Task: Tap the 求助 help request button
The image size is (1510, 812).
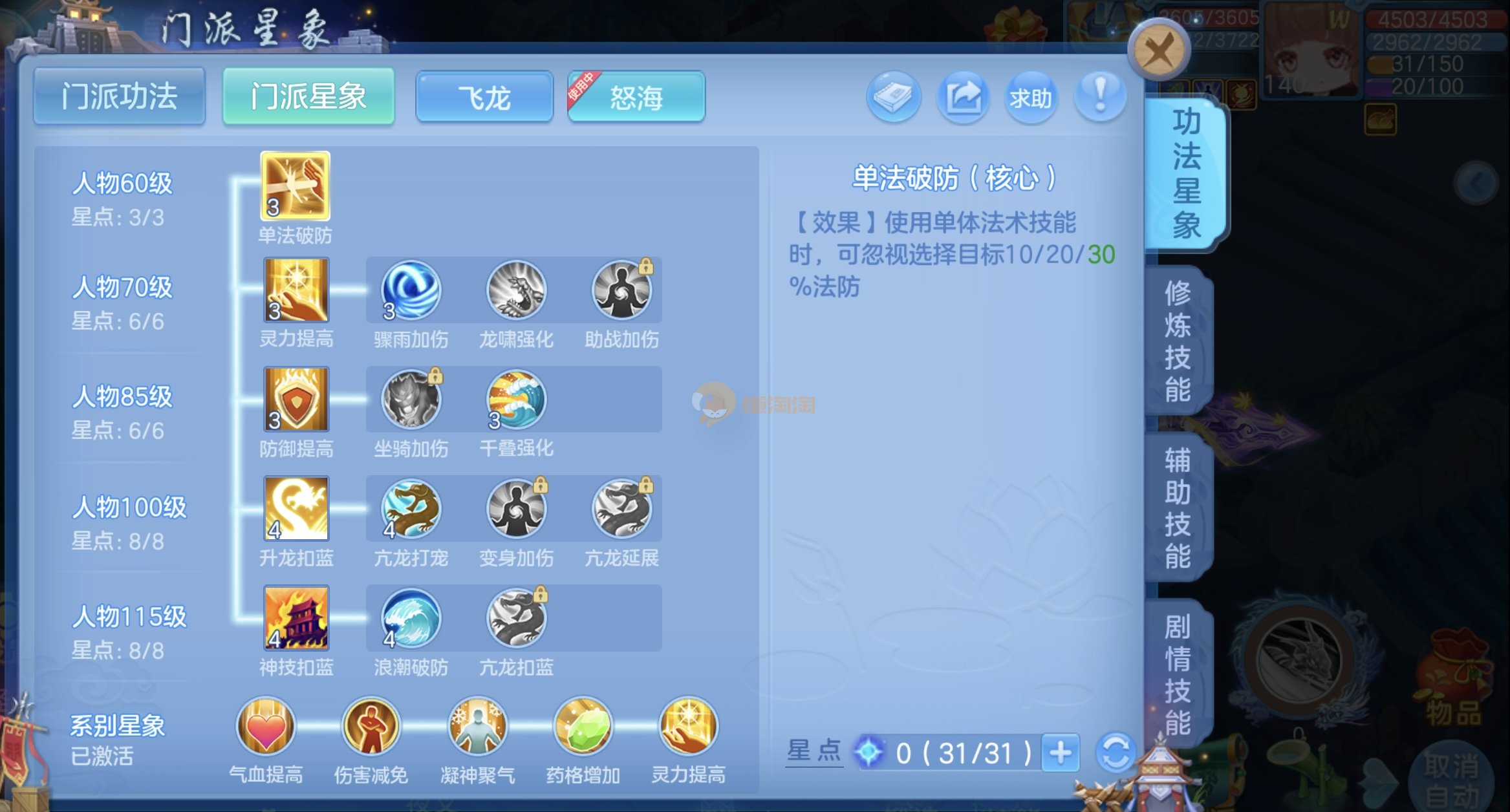Action: pos(1031,98)
